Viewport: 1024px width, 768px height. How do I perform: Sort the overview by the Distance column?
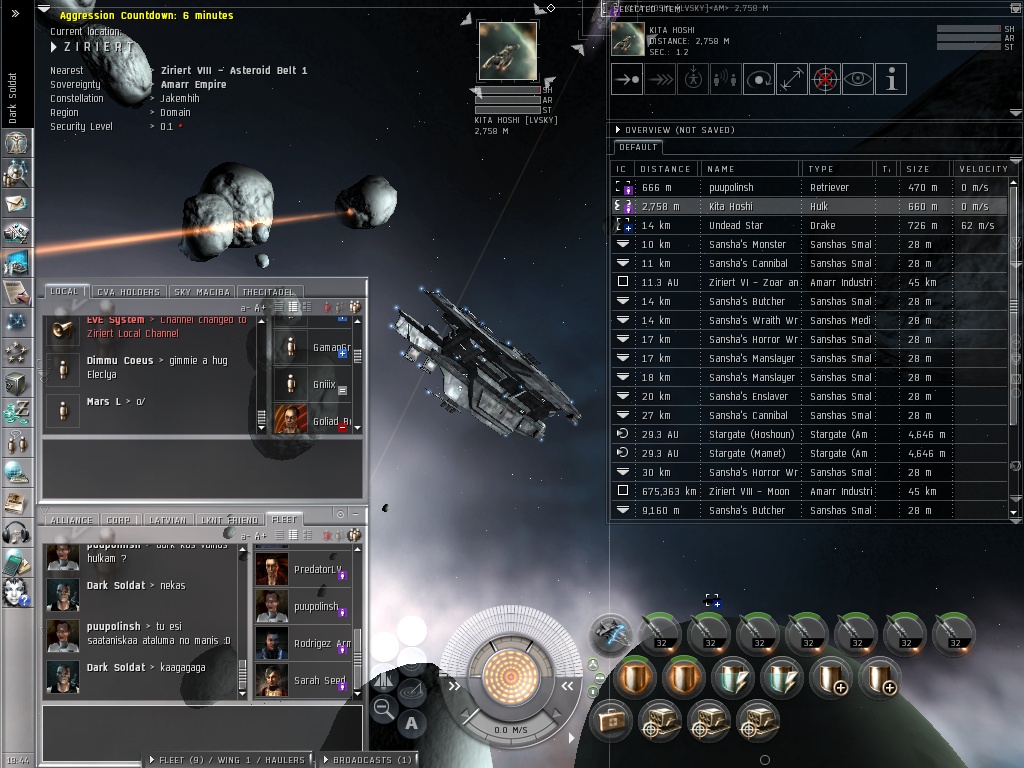click(x=665, y=169)
